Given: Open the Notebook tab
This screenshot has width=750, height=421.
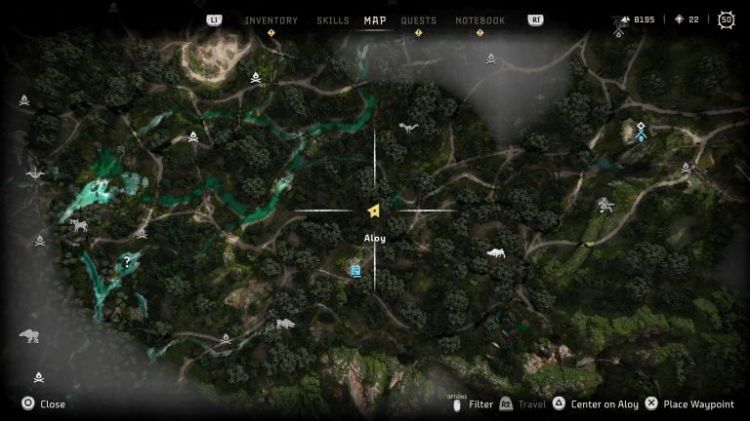Looking at the screenshot, I should click(x=480, y=20).
